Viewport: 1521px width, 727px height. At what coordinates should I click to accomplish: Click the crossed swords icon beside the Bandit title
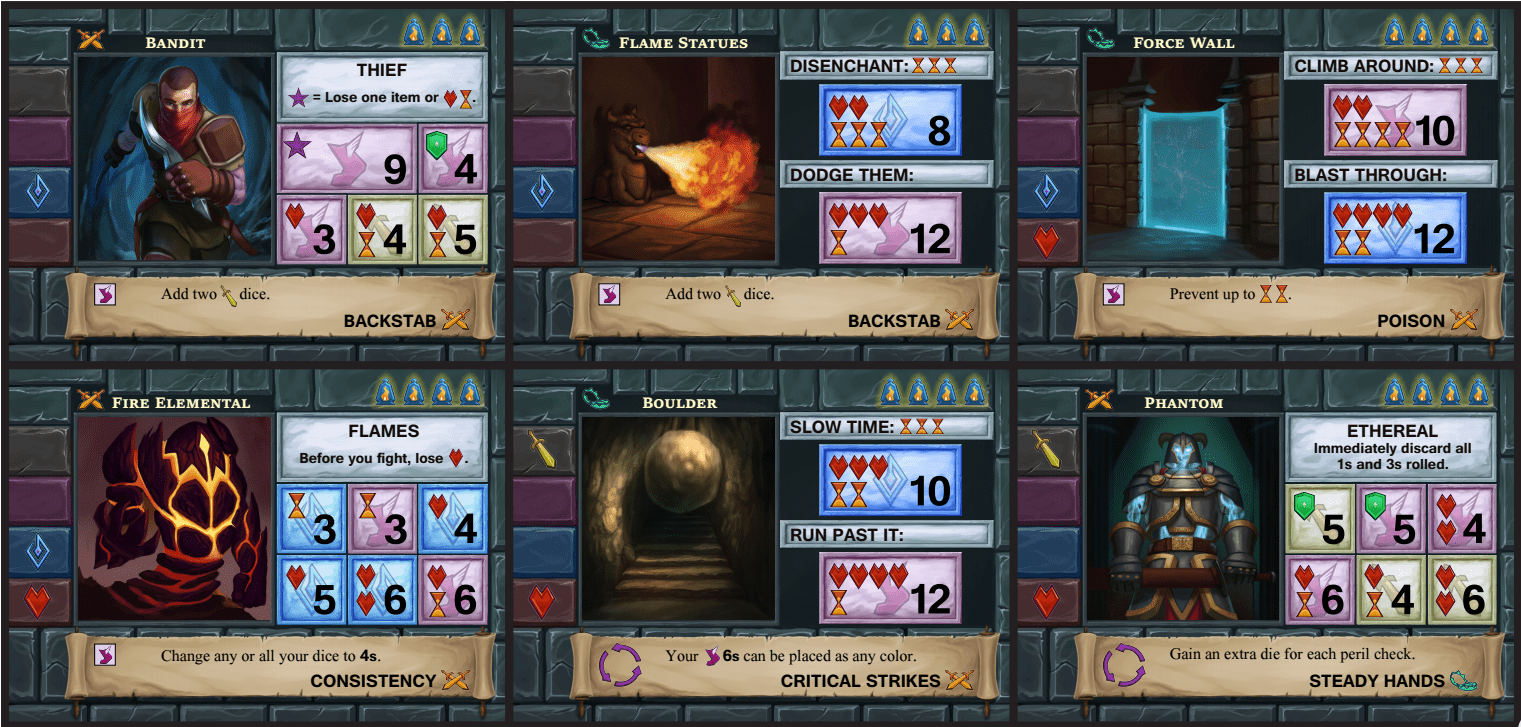point(90,41)
